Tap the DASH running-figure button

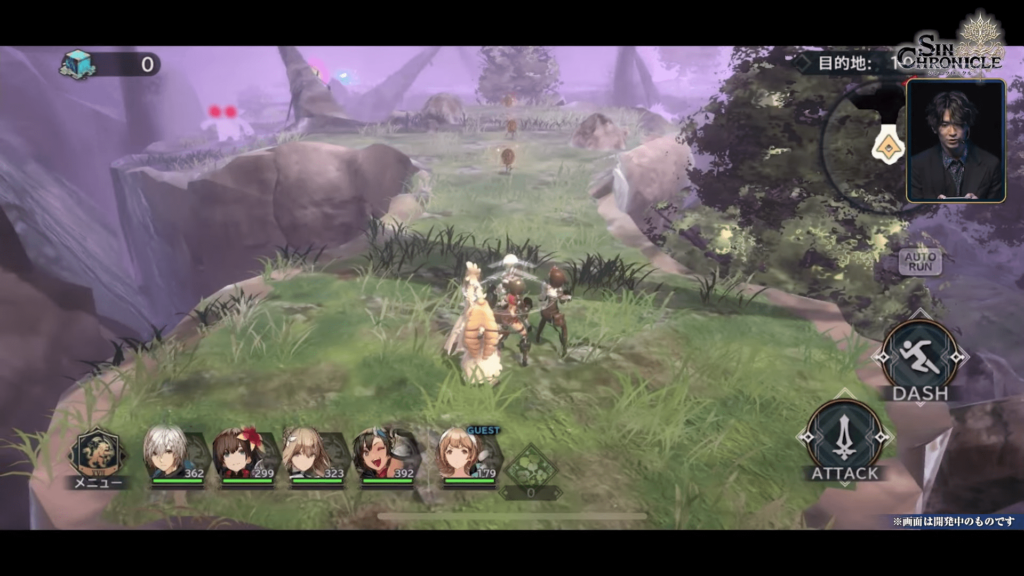pos(919,354)
